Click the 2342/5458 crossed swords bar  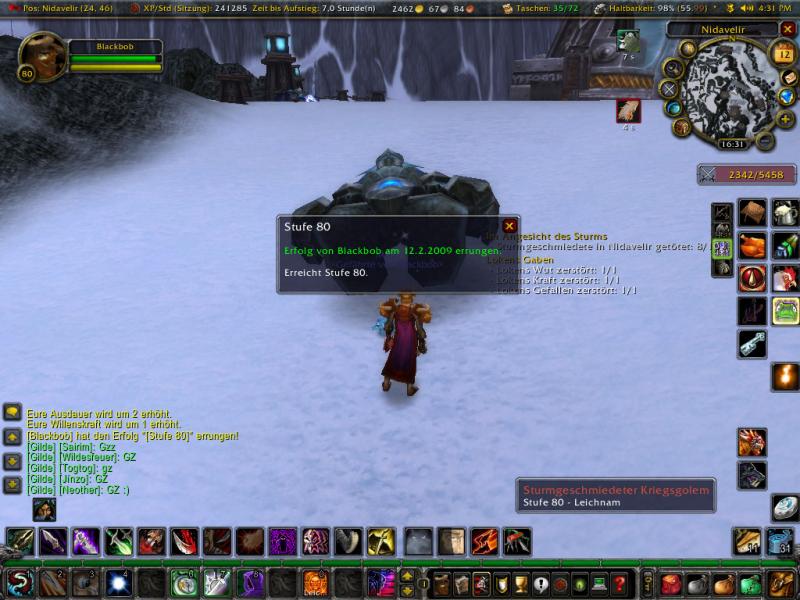coord(739,174)
